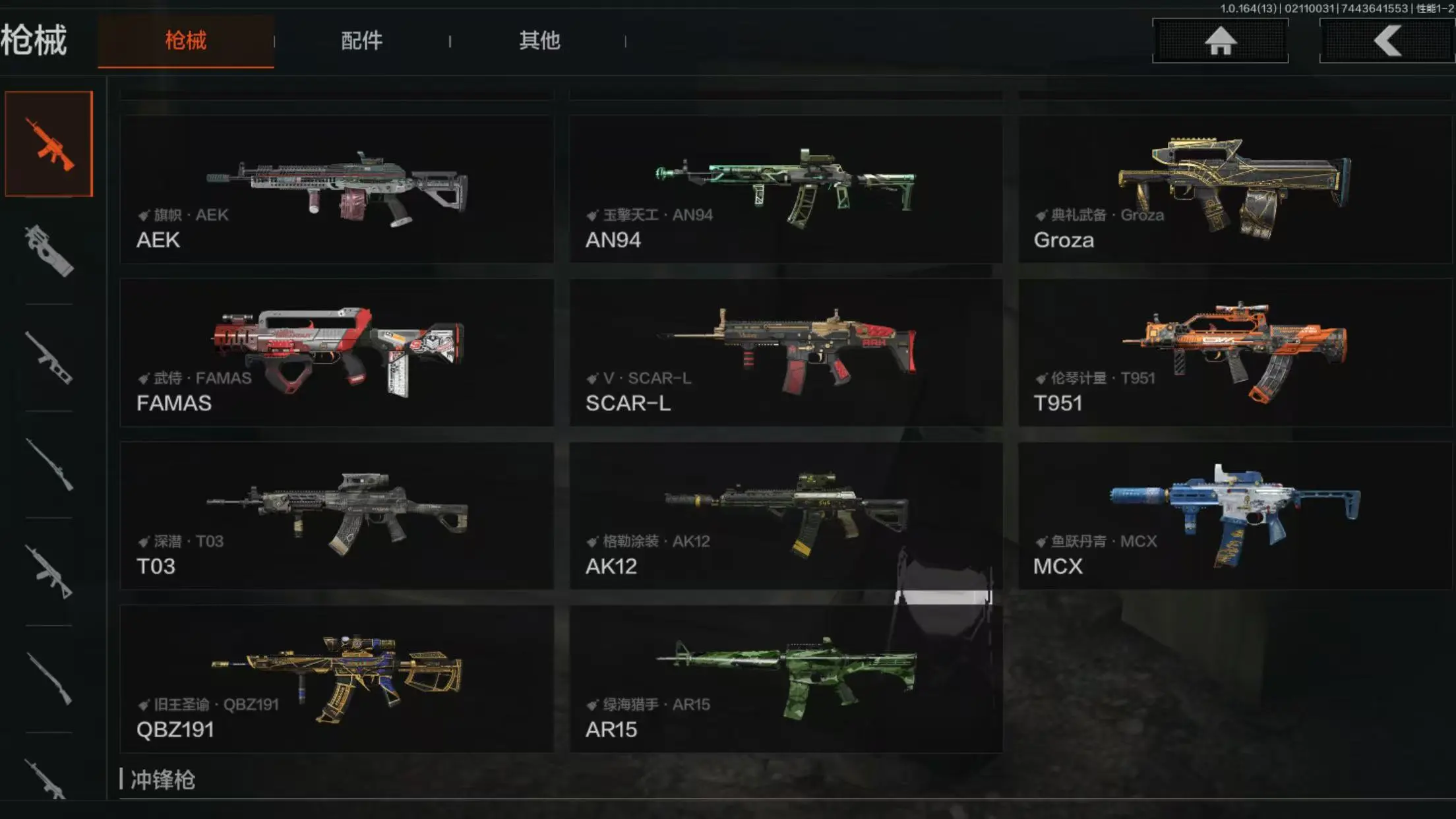Screen dimensions: 1456x819
Task: Select the FAMAS weapon tile
Action: point(336,353)
